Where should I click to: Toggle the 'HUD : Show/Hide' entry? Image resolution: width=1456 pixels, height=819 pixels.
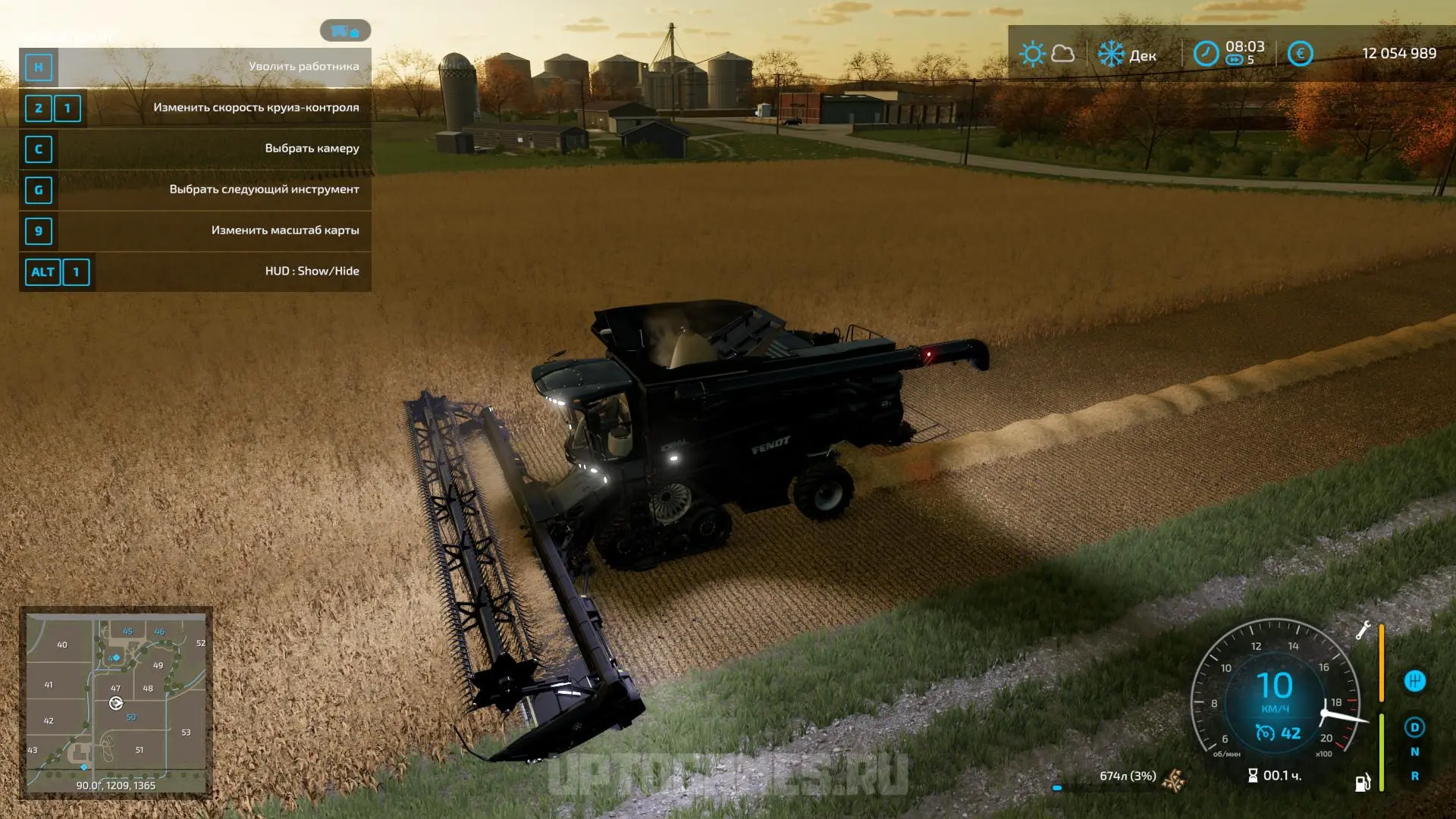[195, 271]
